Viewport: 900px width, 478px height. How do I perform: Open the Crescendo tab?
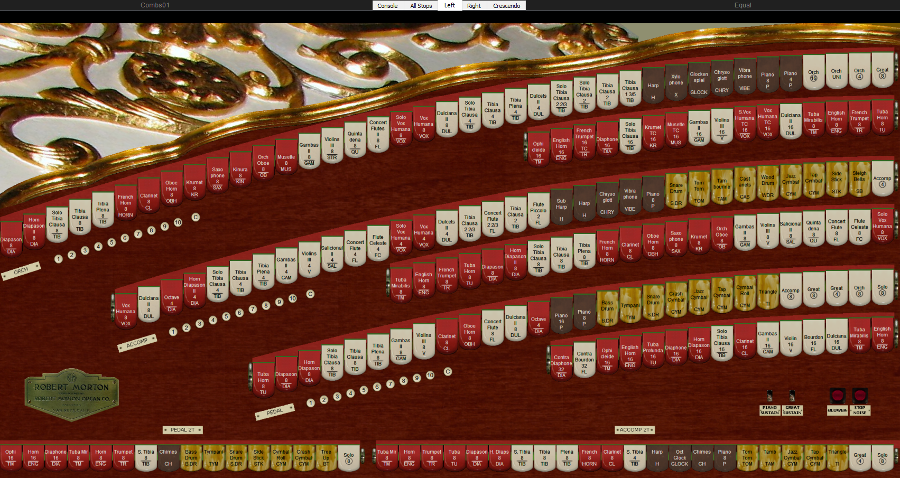click(x=506, y=5)
